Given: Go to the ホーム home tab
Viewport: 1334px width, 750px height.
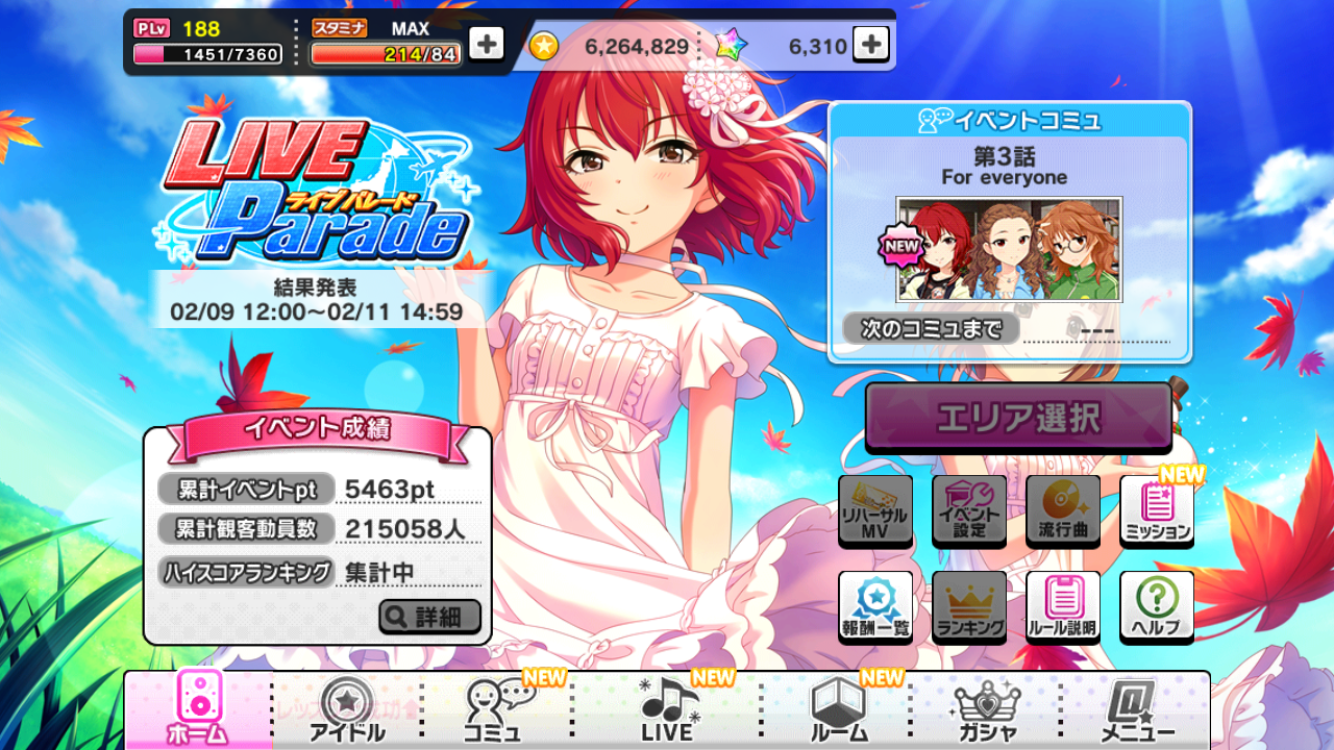Looking at the screenshot, I should point(197,710).
